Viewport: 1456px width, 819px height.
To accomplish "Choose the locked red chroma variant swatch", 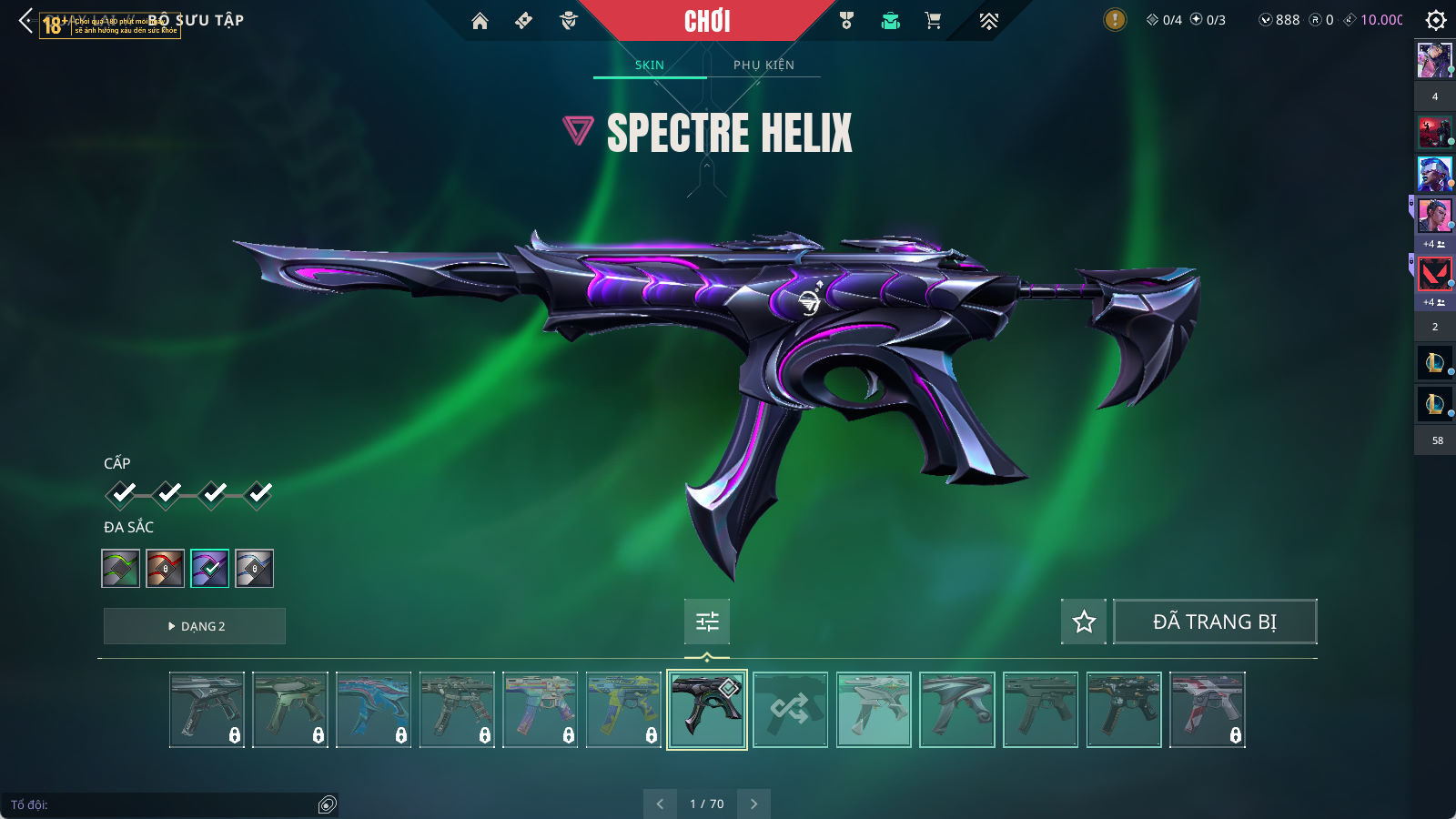I will tap(166, 569).
